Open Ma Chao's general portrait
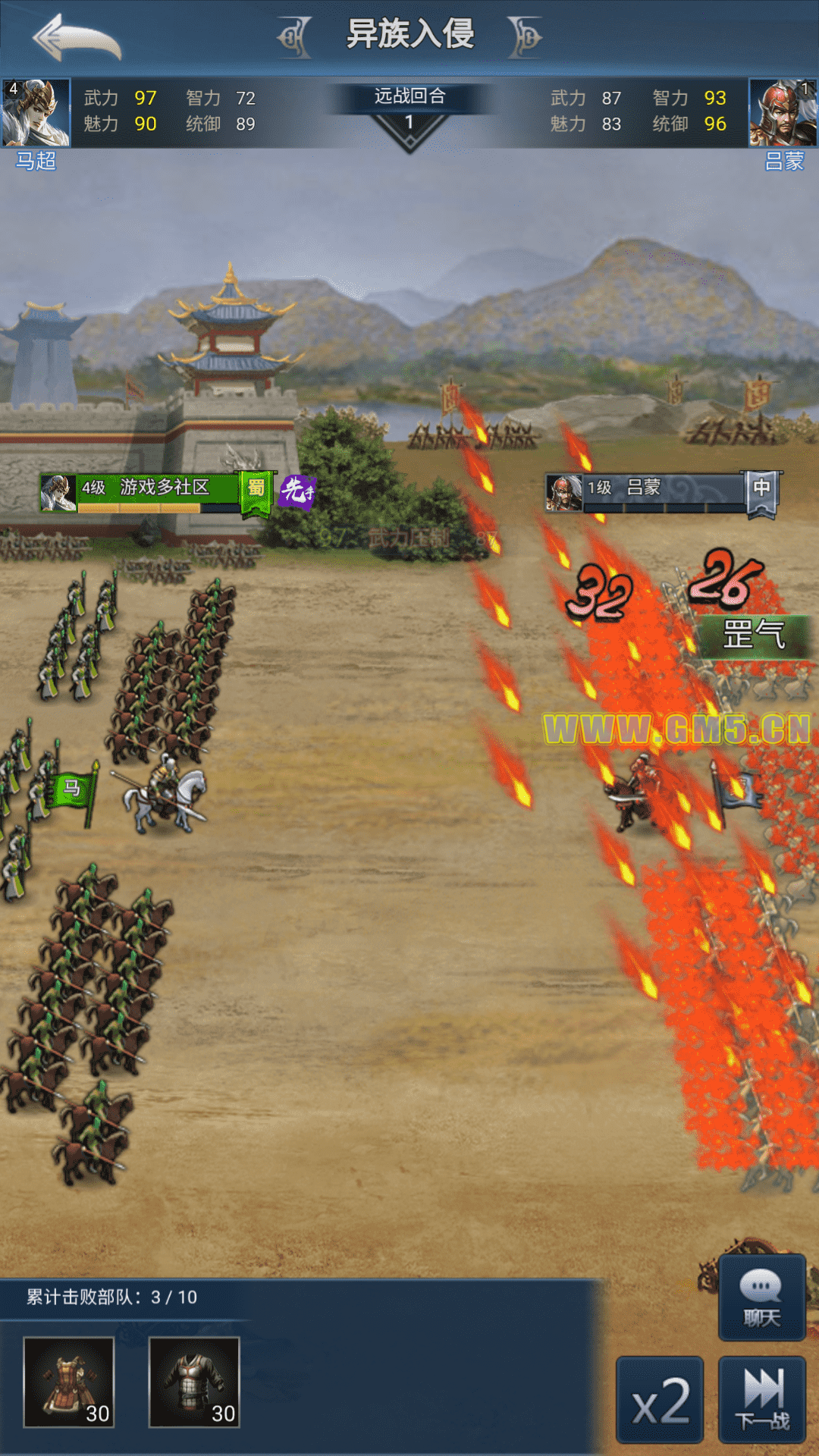This screenshot has width=819, height=1456. tap(36, 112)
